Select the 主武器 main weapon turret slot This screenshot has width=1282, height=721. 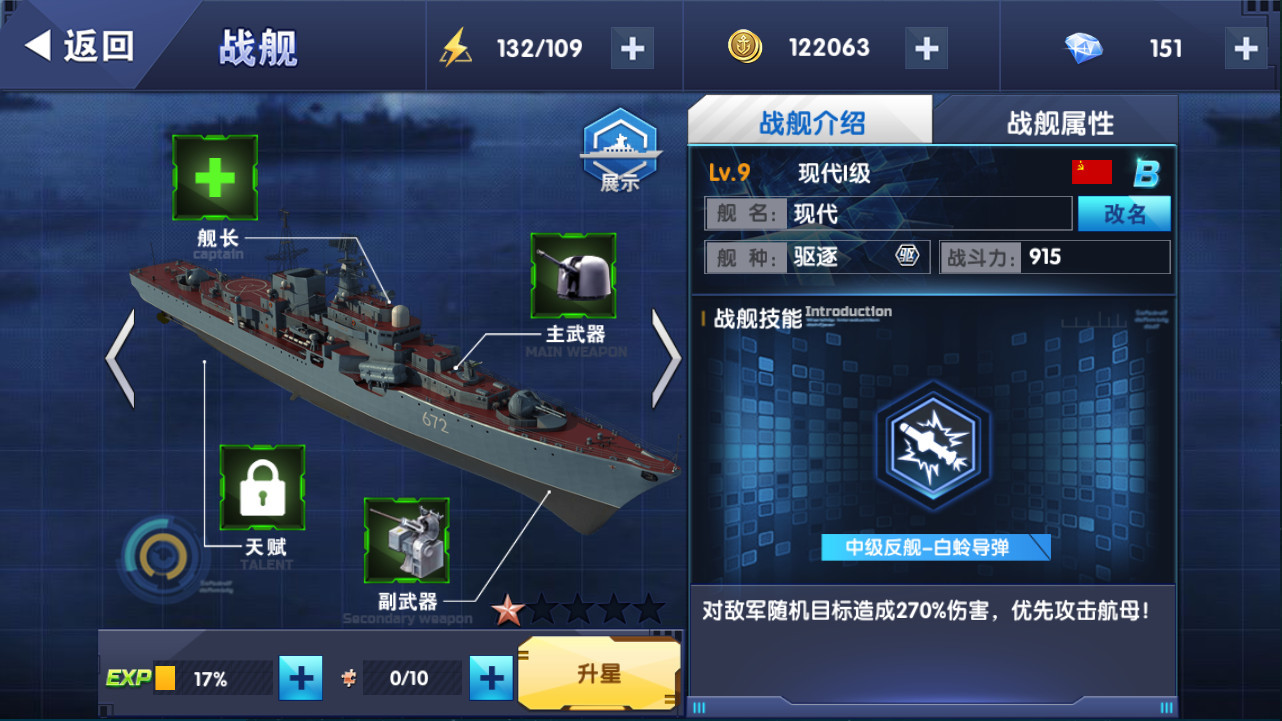(573, 276)
